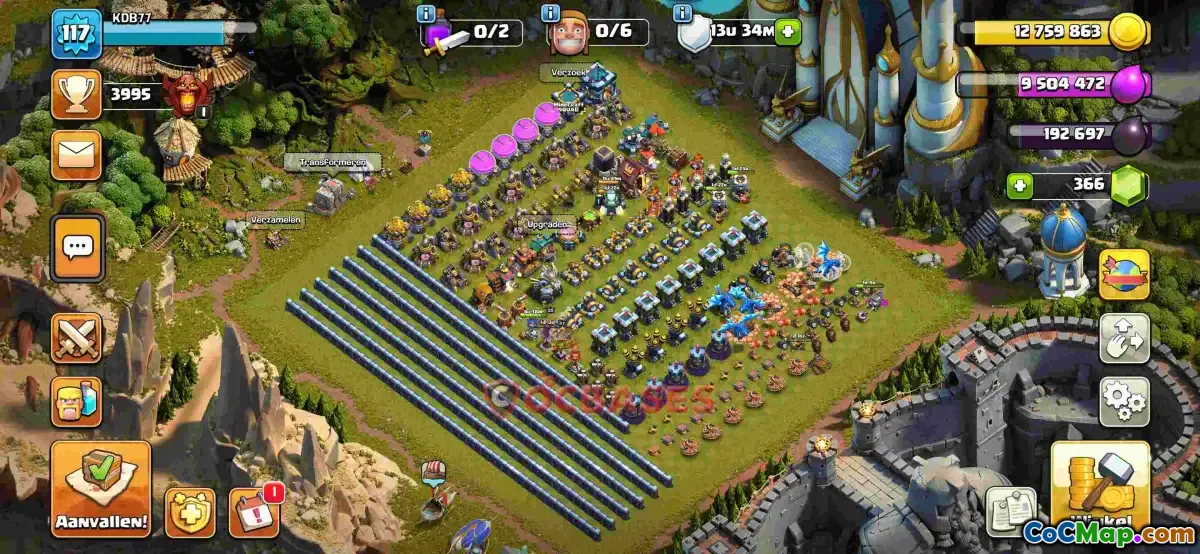Viewport: 1200px width, 554px height.
Task: Open the base layout editor
Action: coord(1124,339)
